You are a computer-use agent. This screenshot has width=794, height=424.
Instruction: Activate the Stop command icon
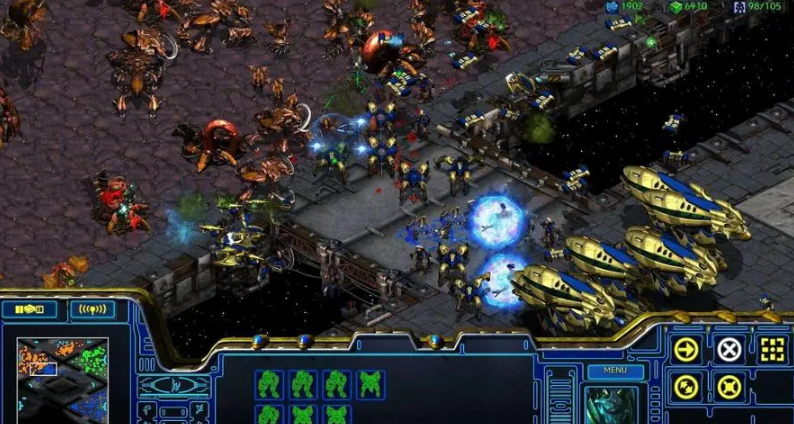[730, 350]
